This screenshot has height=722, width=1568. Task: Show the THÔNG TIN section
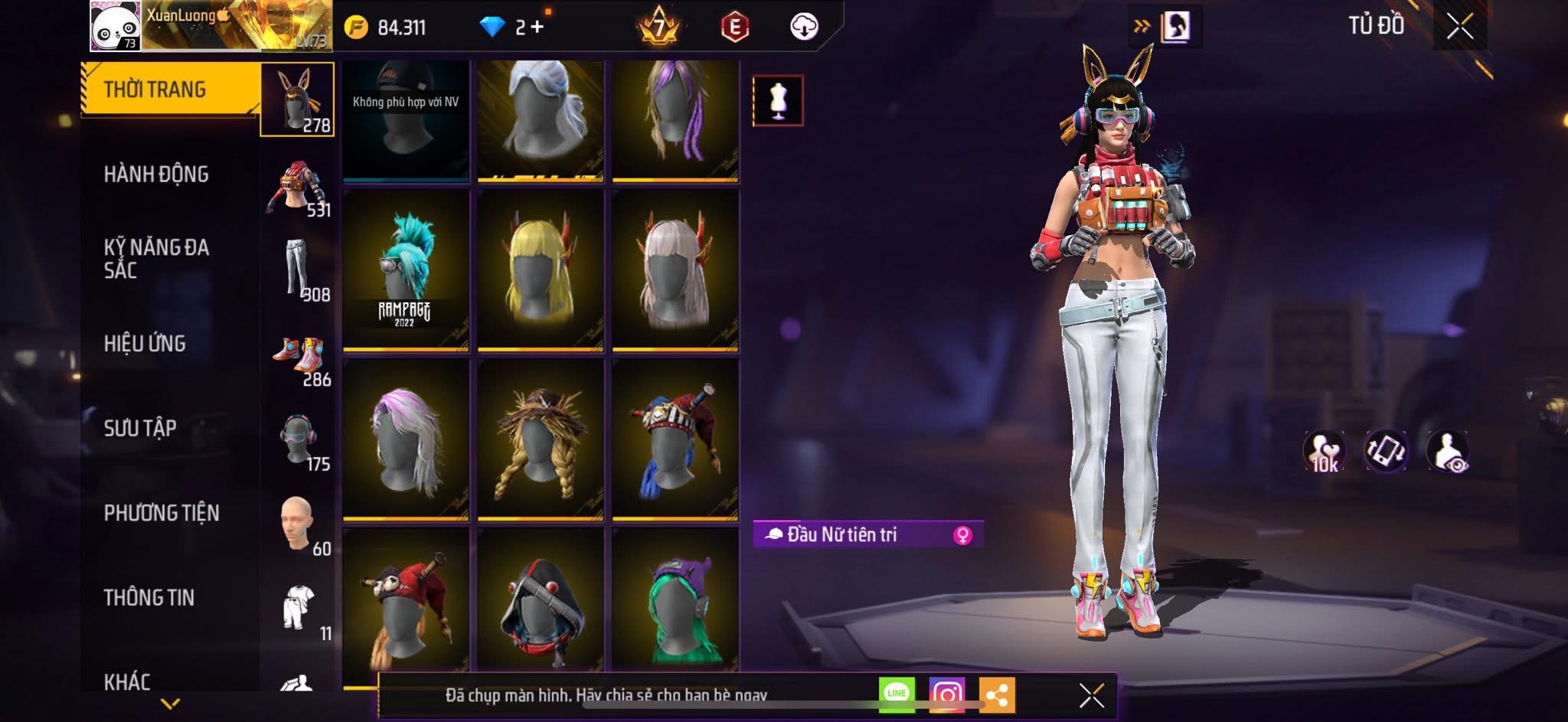click(x=149, y=597)
